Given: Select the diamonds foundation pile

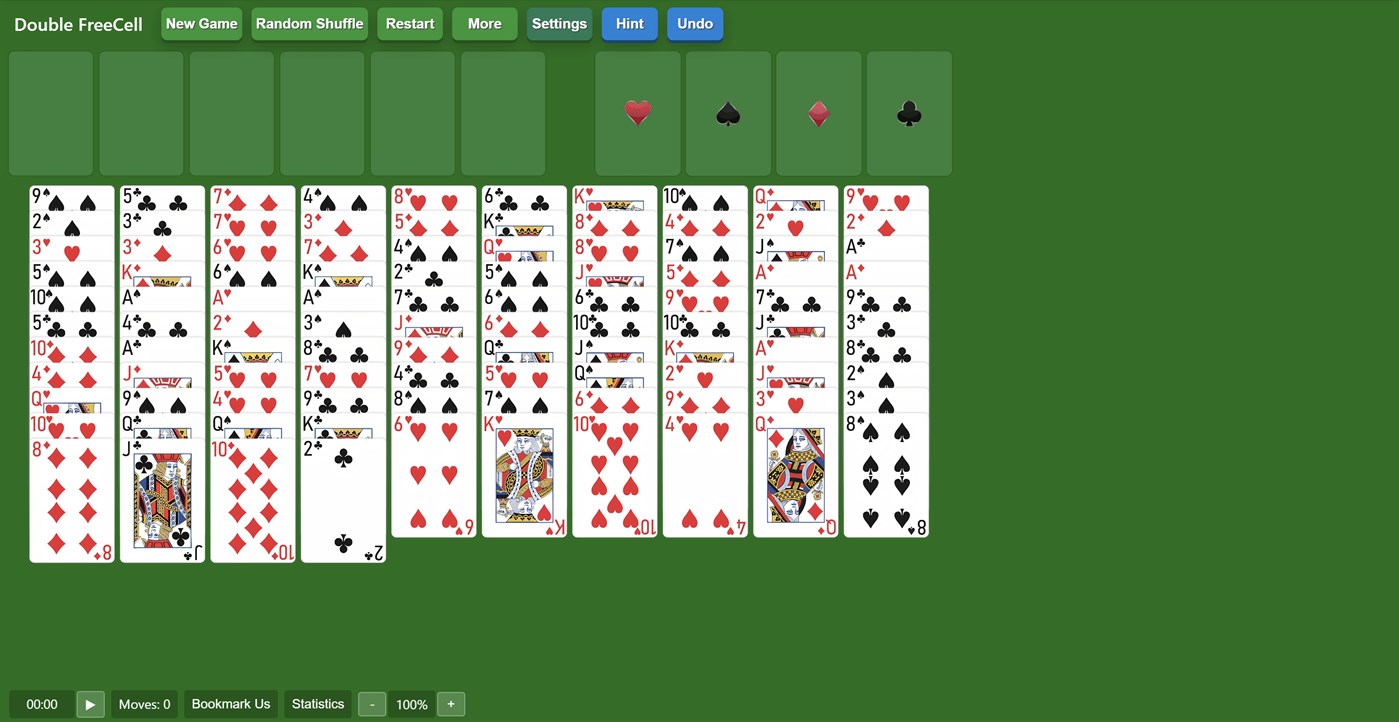Looking at the screenshot, I should [818, 113].
